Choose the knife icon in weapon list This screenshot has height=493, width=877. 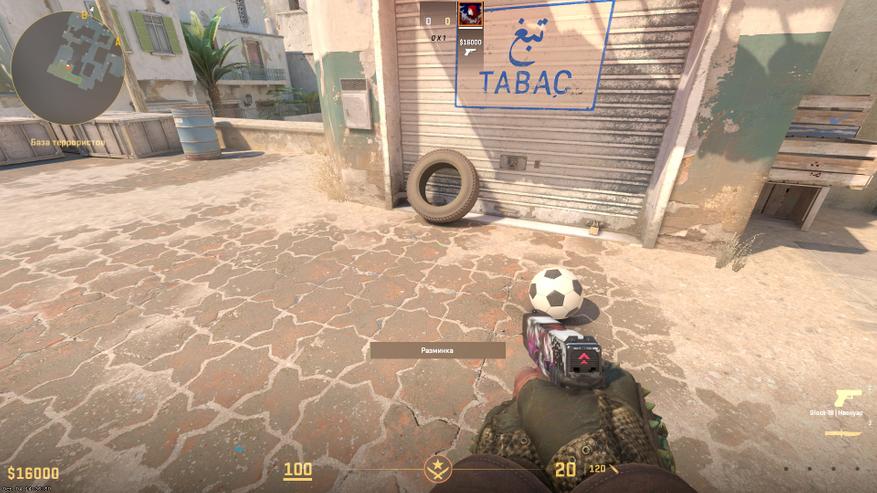842,434
